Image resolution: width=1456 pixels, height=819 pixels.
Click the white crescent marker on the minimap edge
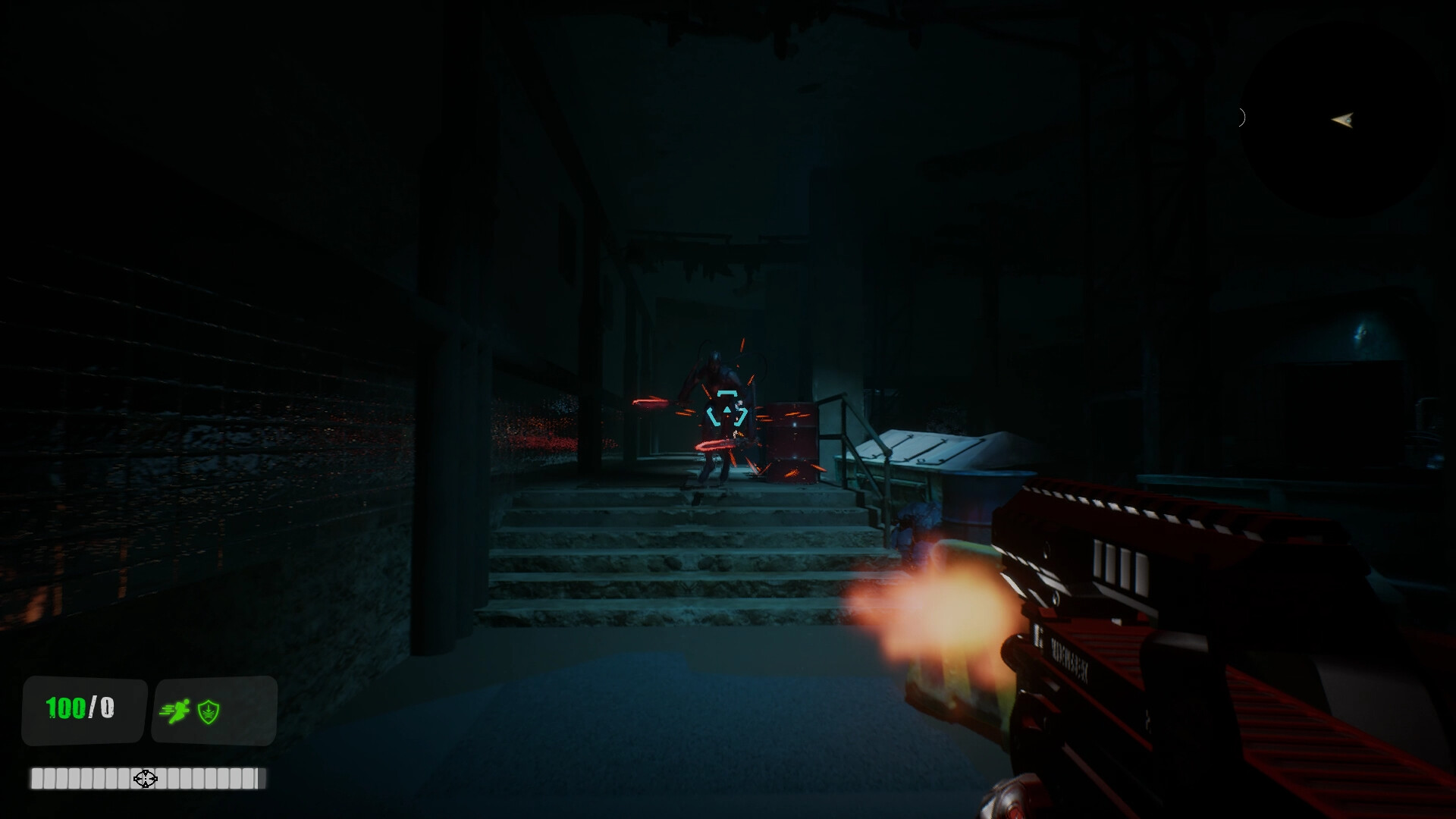click(x=1241, y=117)
